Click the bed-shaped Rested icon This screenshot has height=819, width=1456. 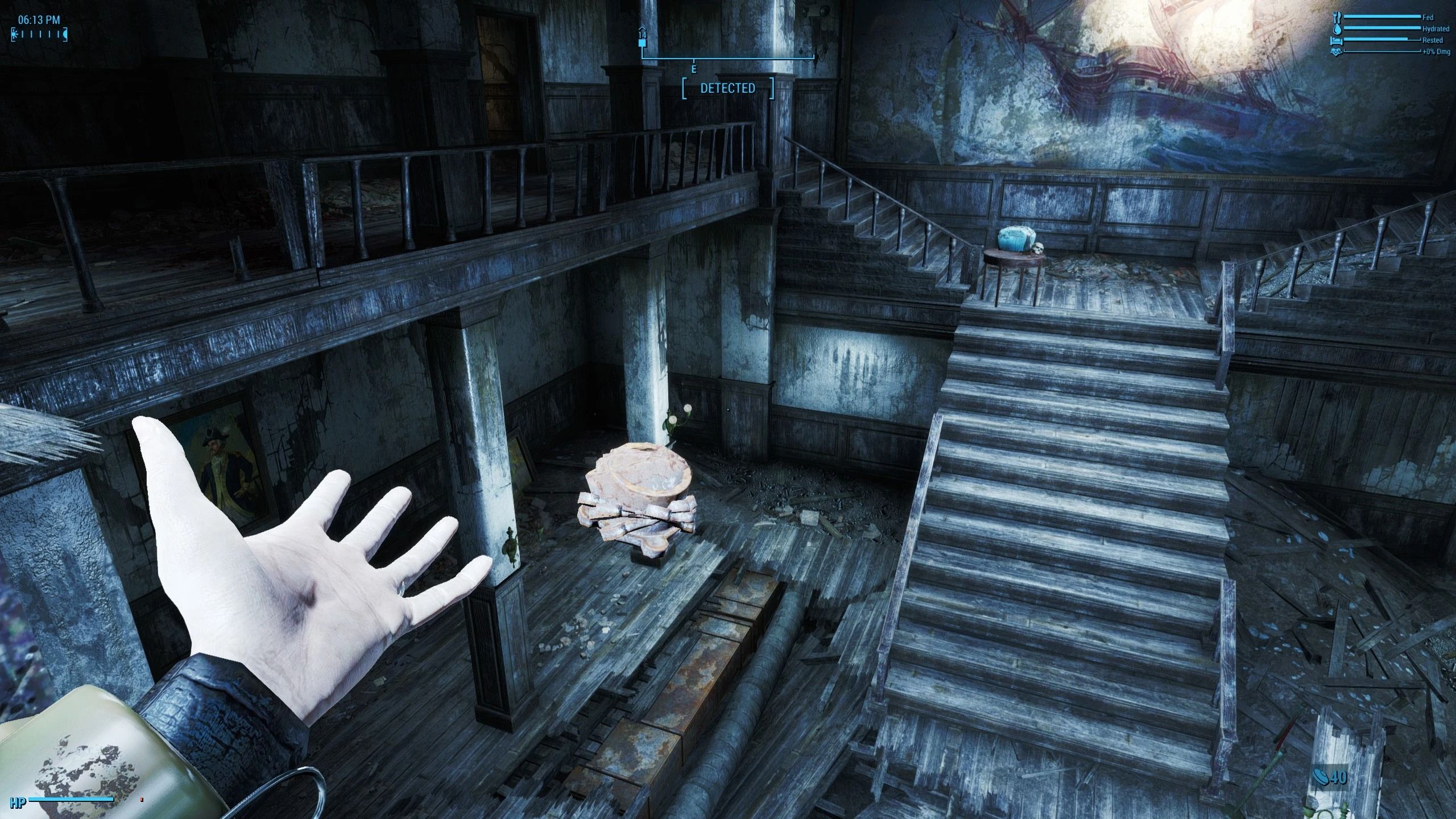click(x=1336, y=41)
